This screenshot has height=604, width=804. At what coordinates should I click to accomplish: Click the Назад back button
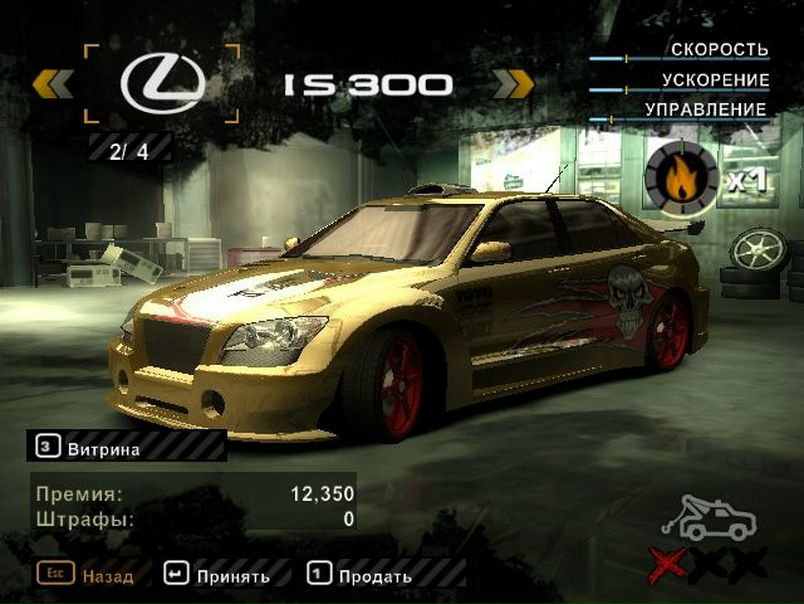(x=85, y=575)
